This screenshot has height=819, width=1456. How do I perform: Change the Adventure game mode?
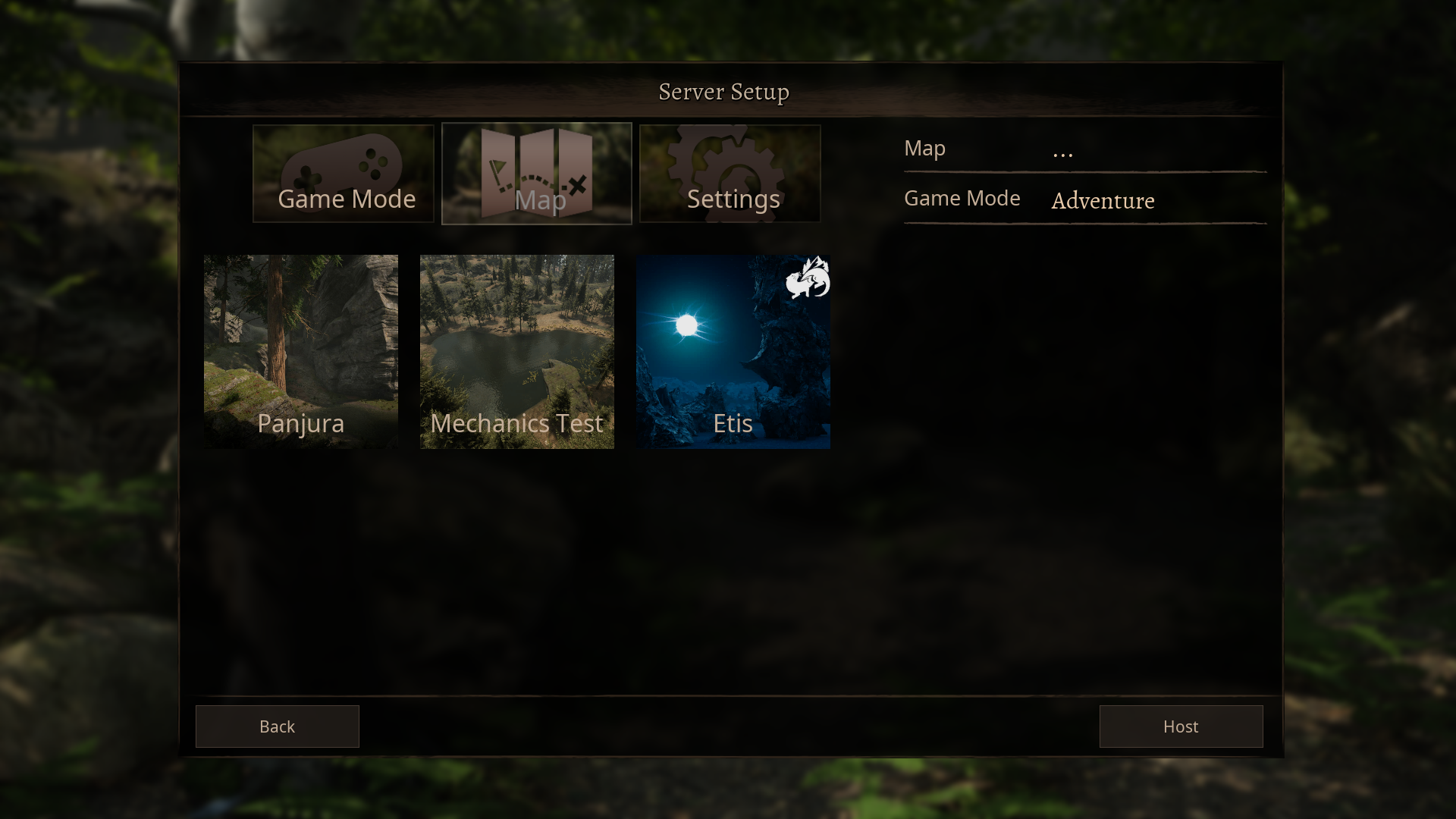(1103, 201)
